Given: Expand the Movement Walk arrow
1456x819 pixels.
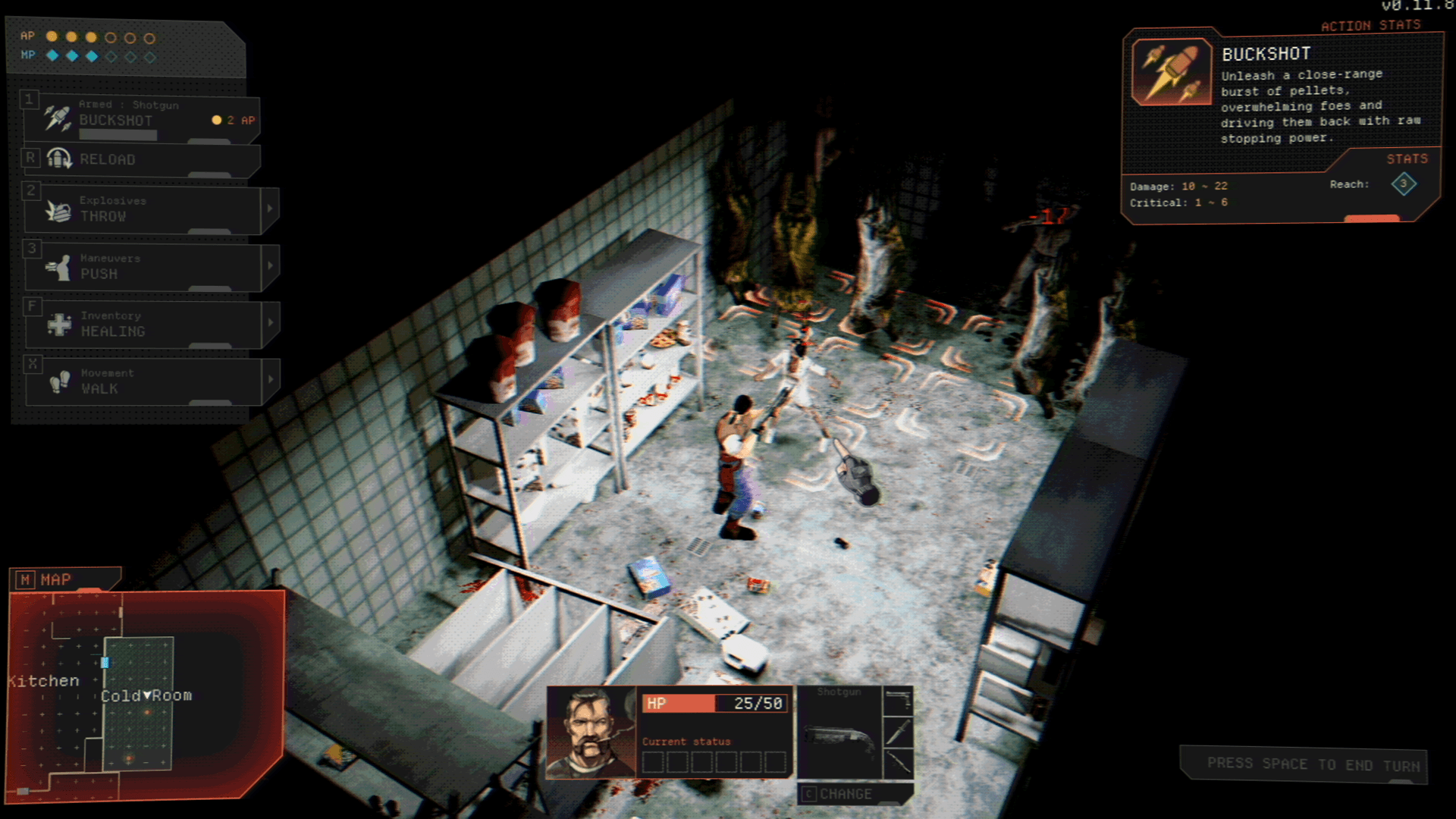Looking at the screenshot, I should 270,380.
